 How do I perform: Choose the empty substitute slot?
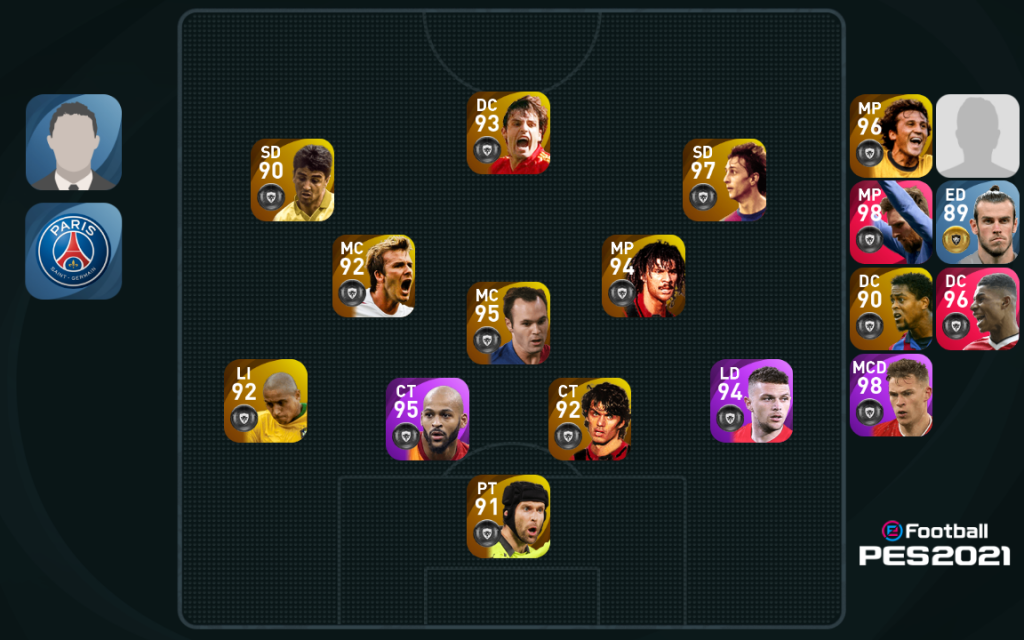pyautogui.click(x=977, y=136)
